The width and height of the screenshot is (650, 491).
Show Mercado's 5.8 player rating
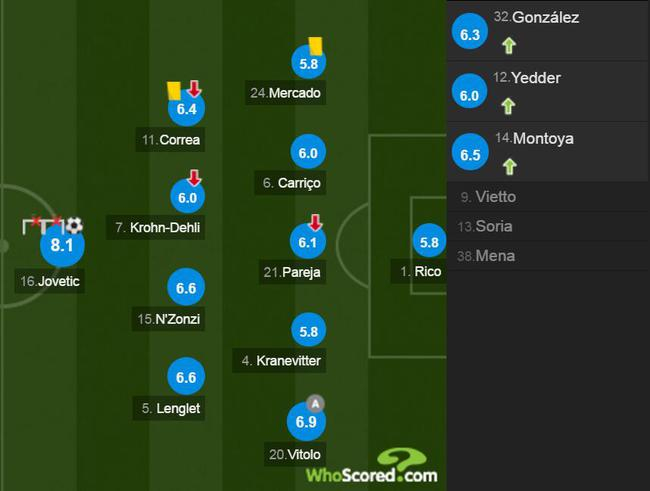307,62
